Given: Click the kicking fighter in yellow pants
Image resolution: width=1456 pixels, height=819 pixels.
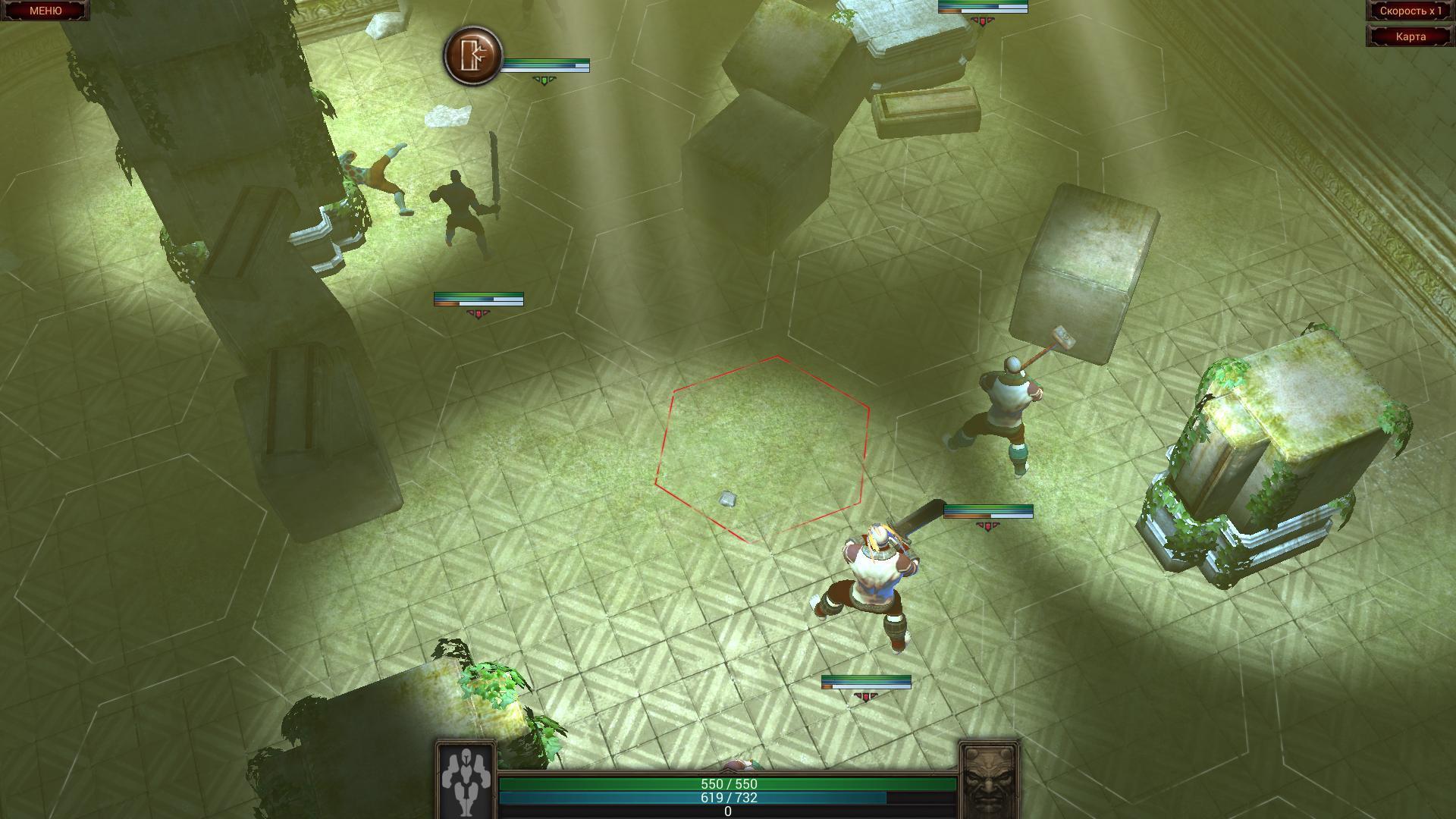Looking at the screenshot, I should coord(379,174).
